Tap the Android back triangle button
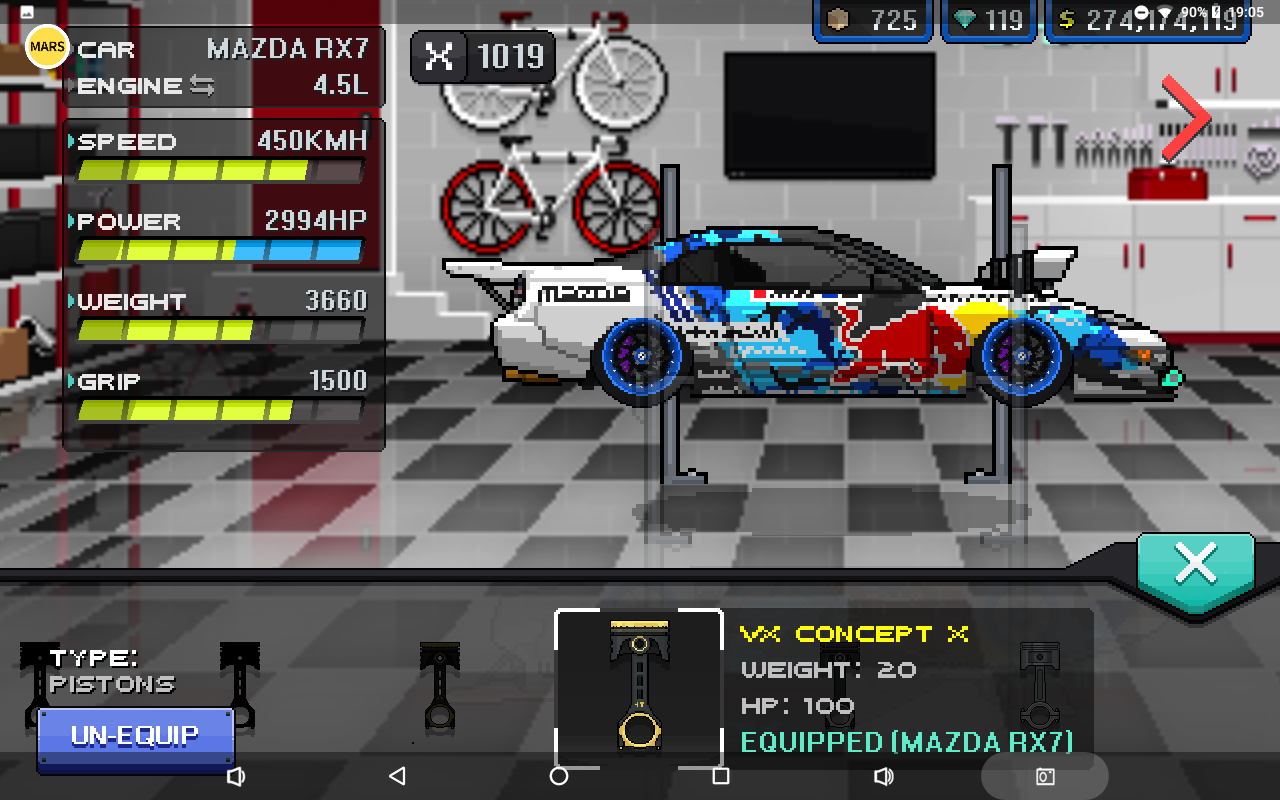This screenshot has width=1280, height=800. click(397, 776)
